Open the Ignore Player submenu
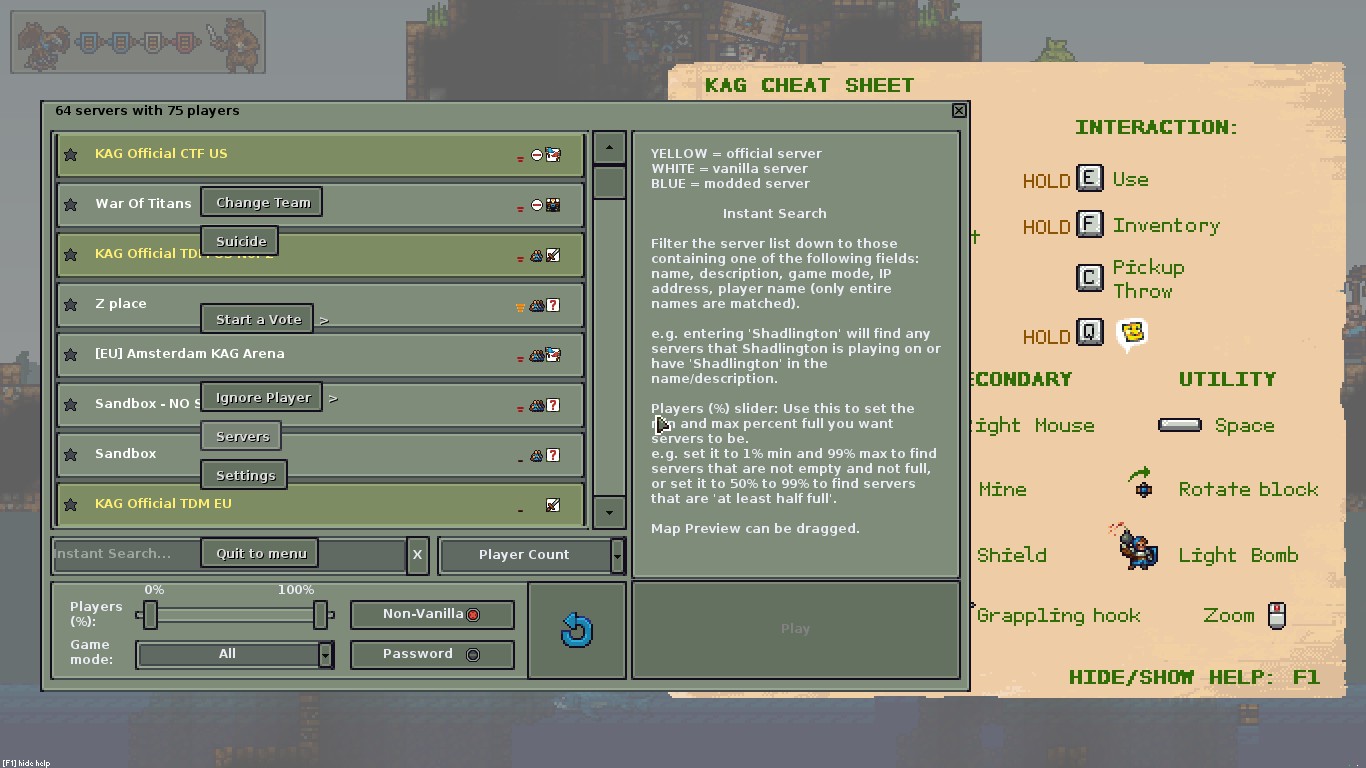Screen dimensions: 1366x768 point(262,397)
